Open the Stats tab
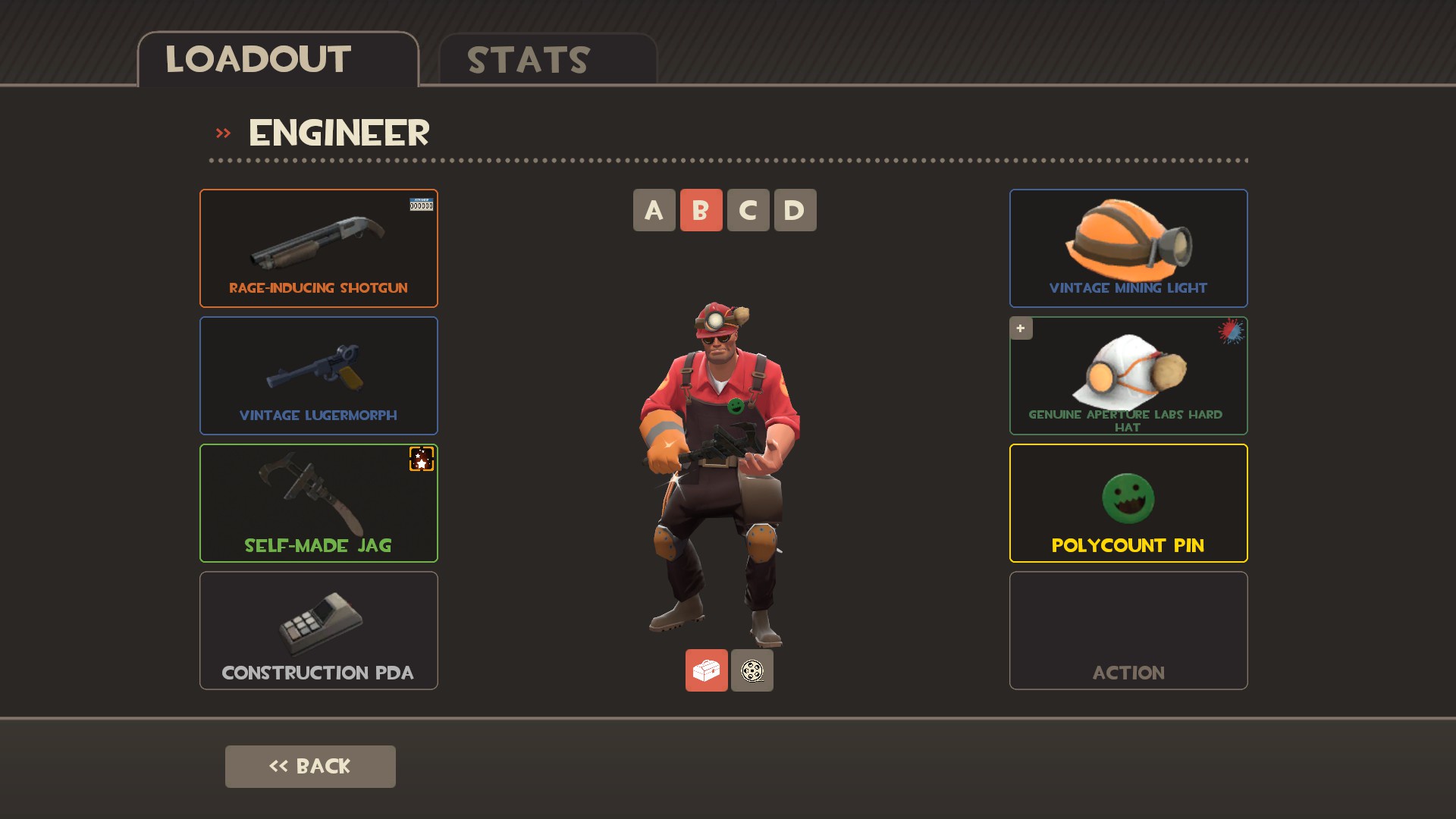 547,60
